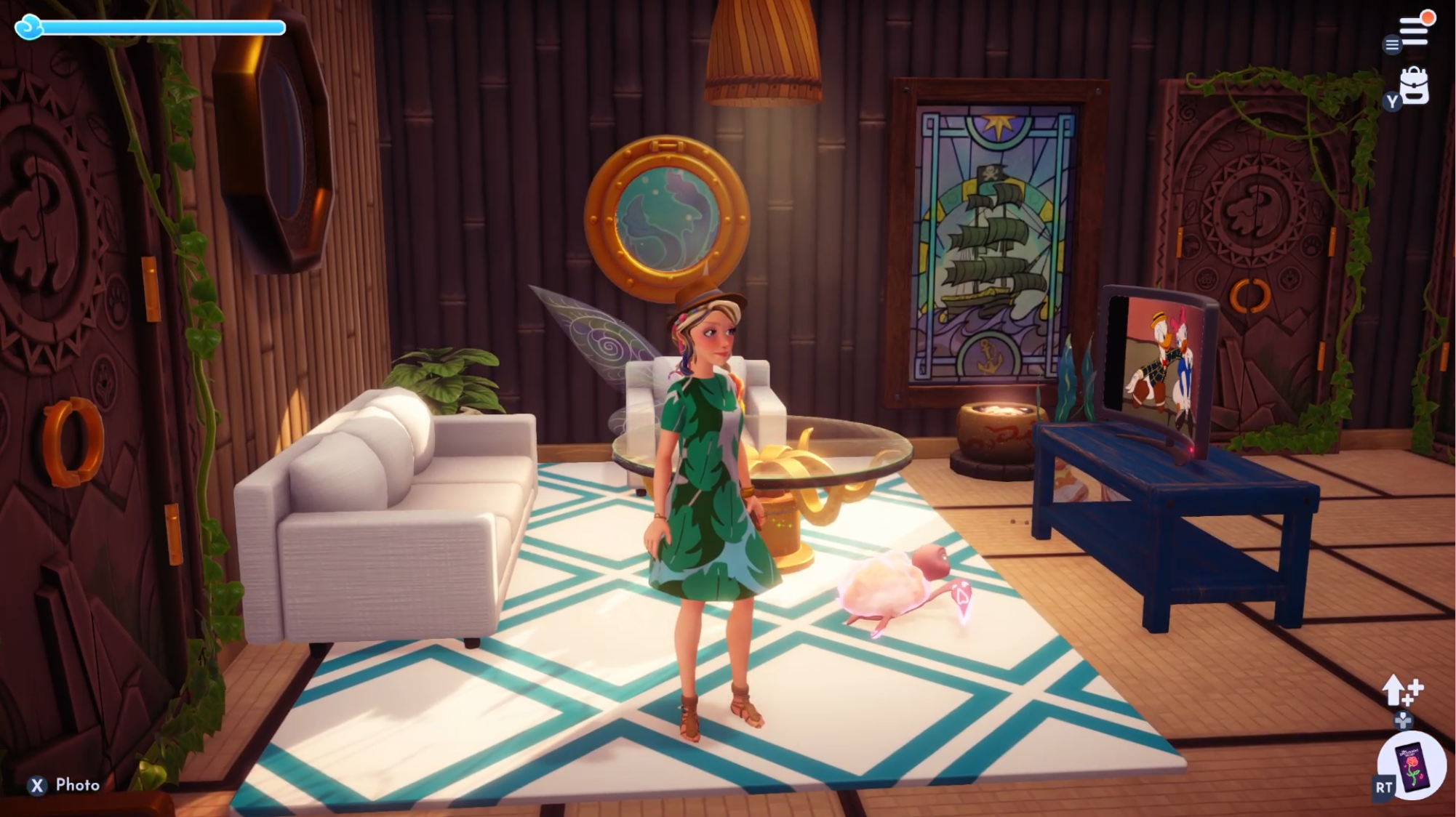Select the TV playing the Donald Duck cartoon
The image size is (1456, 817).
click(x=1156, y=363)
